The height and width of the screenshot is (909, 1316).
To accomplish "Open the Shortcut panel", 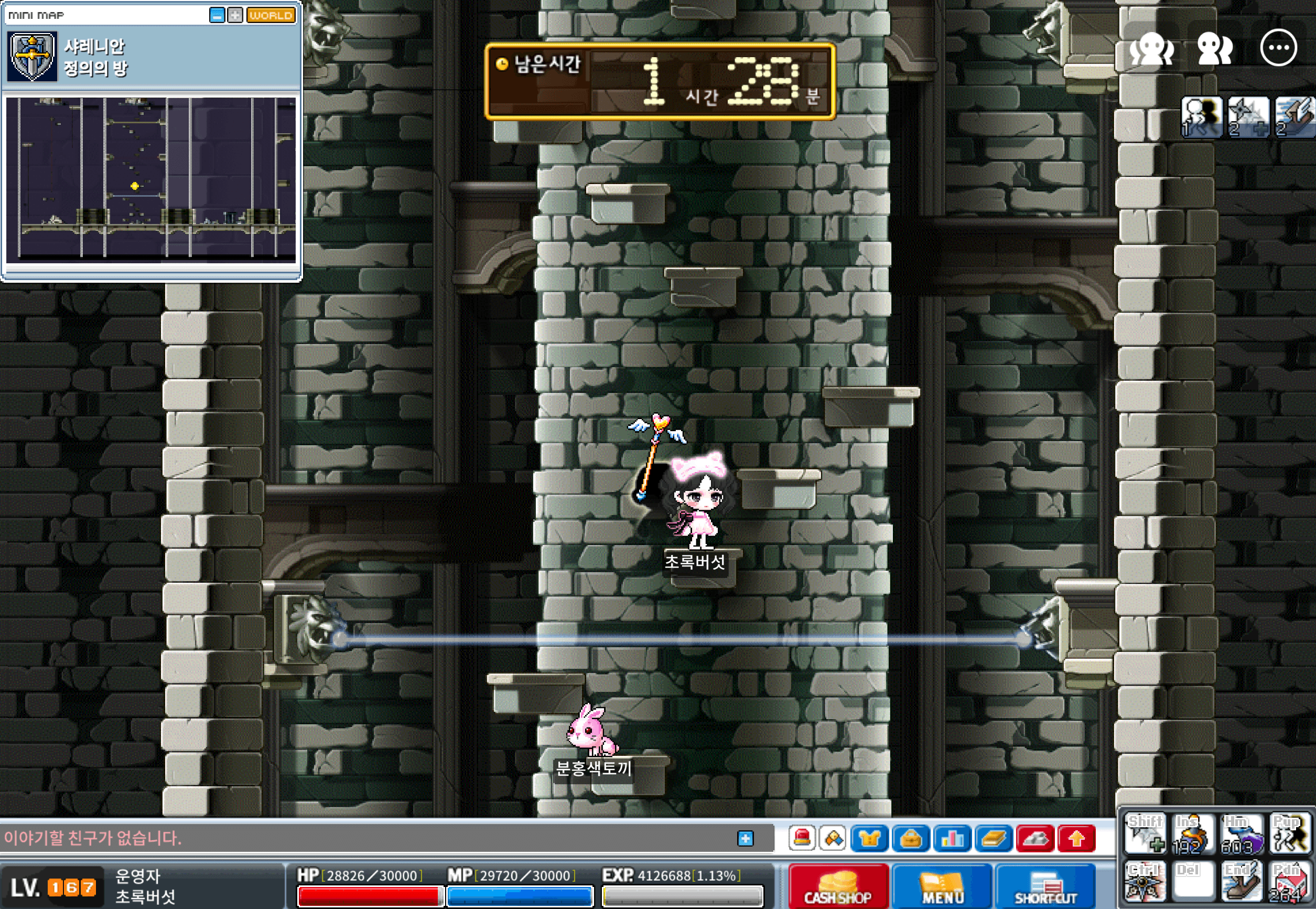I will tap(1045, 887).
